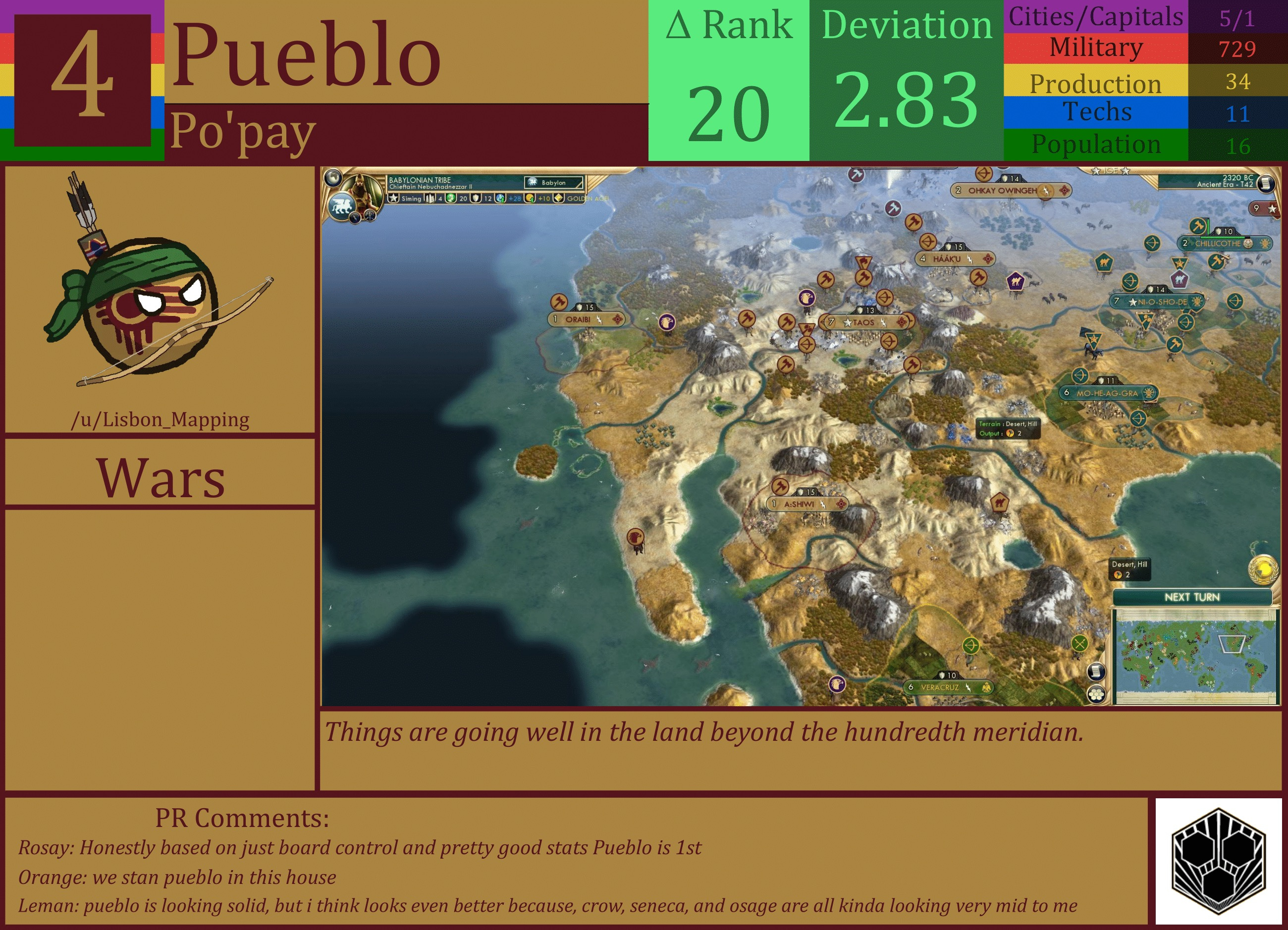The width and height of the screenshot is (1288, 930).
Task: Click the /u/Lisbon_Mapping username link
Action: (161, 420)
